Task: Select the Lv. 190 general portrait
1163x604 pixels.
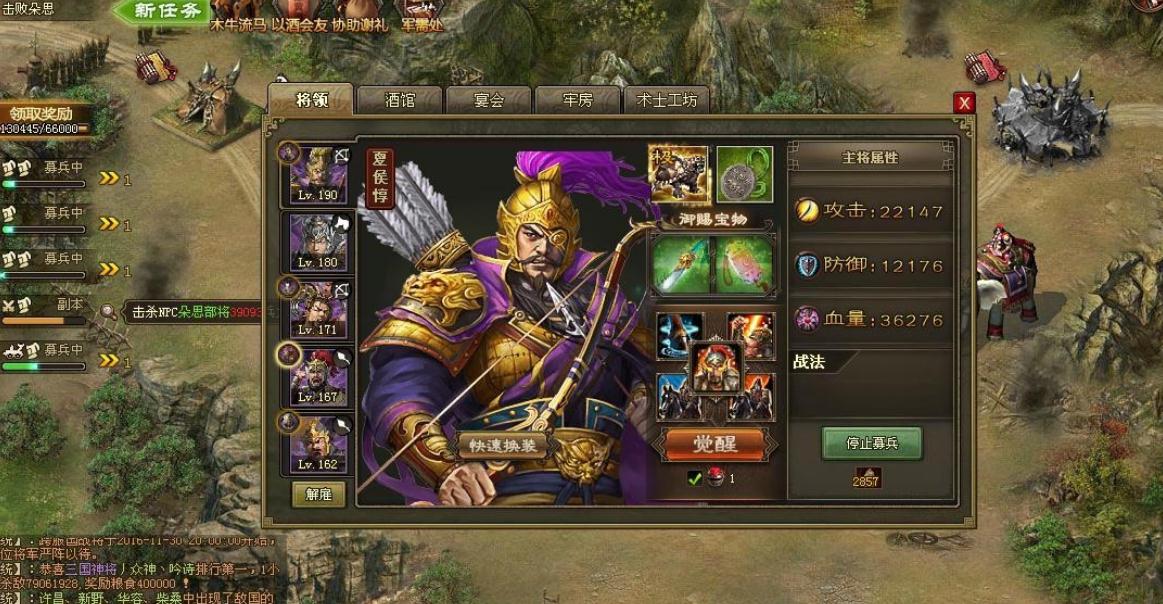Action: coord(318,174)
